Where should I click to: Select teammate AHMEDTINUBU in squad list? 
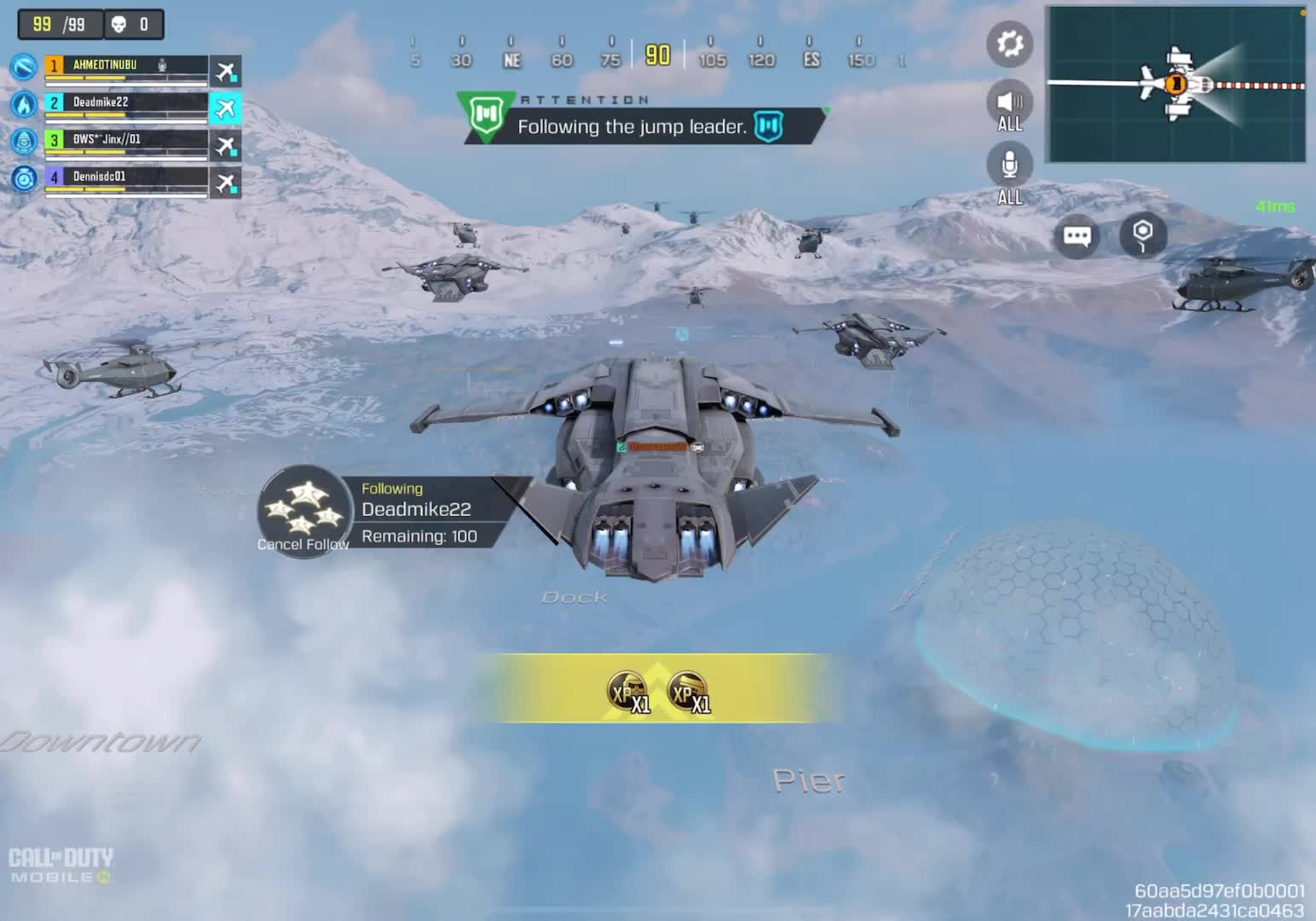(125, 66)
